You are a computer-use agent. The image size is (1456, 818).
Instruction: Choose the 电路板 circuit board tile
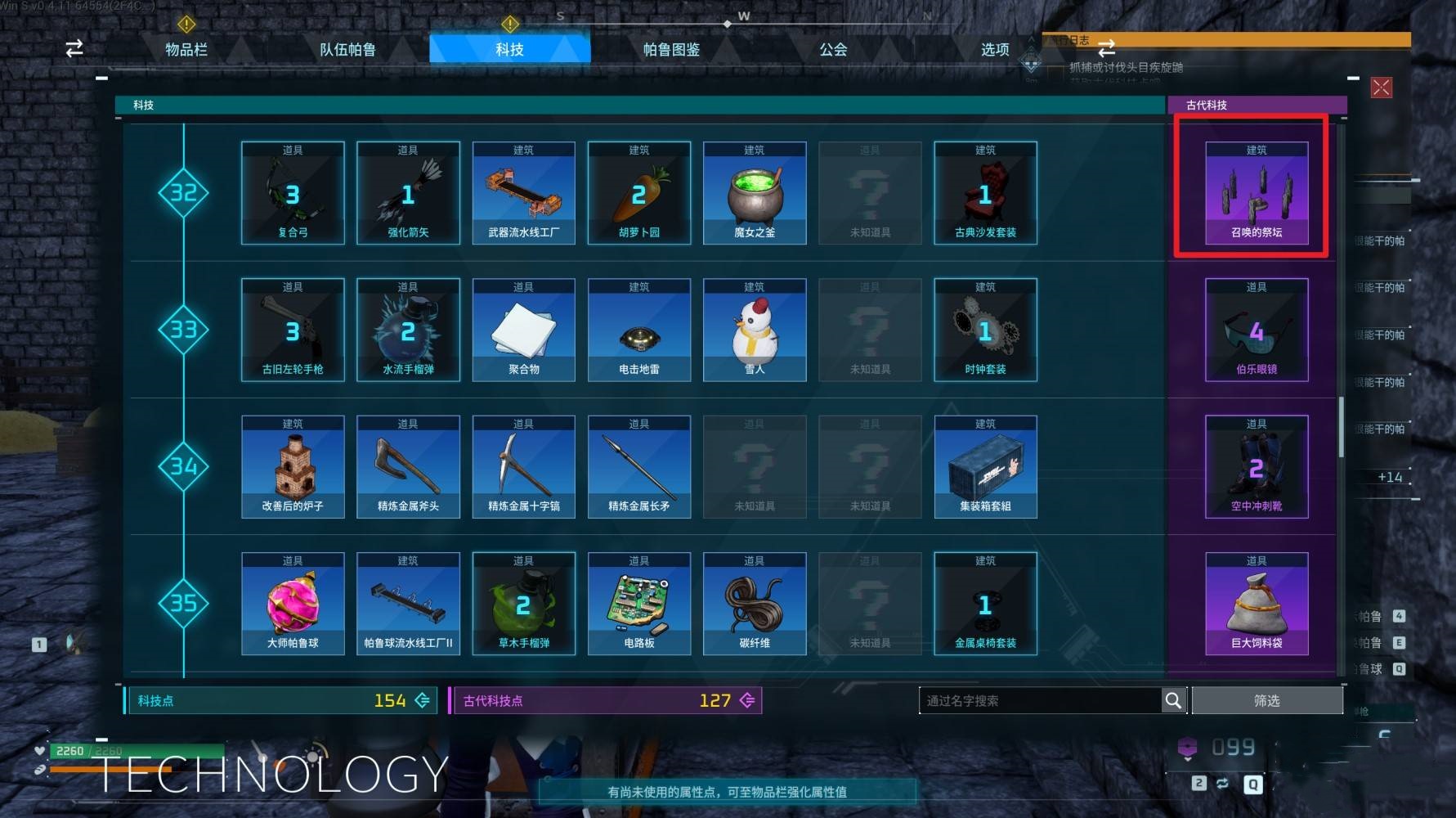point(639,604)
